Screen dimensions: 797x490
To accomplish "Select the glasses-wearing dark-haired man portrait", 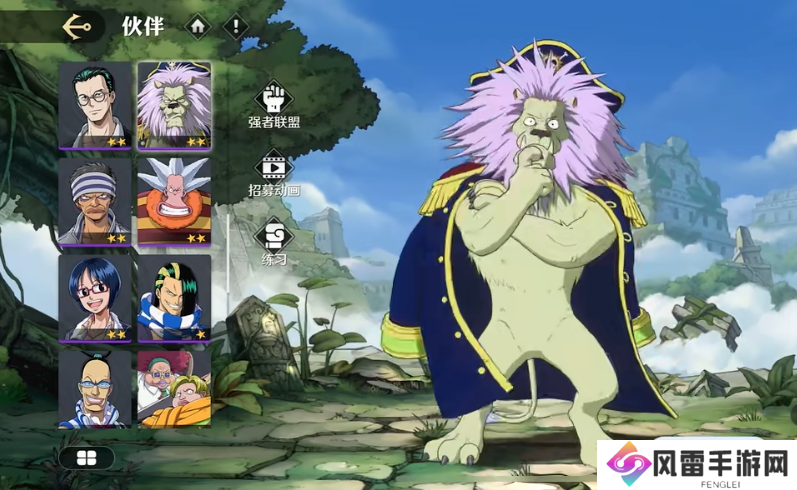I will tap(95, 105).
